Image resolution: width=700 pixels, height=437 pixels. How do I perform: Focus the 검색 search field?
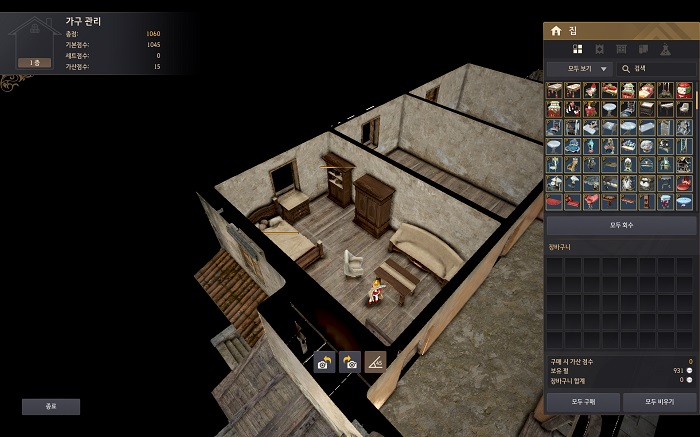coord(655,68)
